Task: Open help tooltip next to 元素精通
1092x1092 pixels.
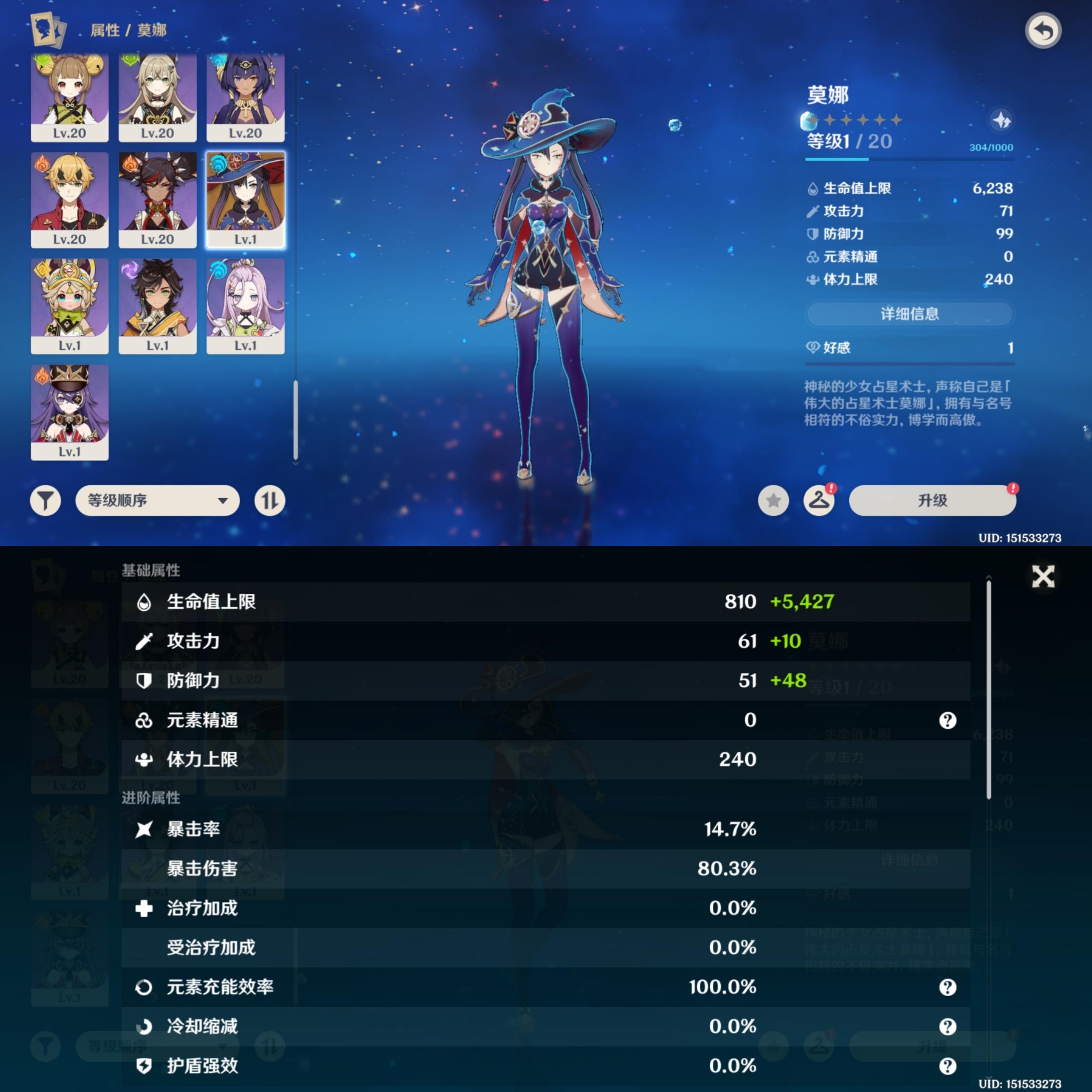Action: pos(948,720)
